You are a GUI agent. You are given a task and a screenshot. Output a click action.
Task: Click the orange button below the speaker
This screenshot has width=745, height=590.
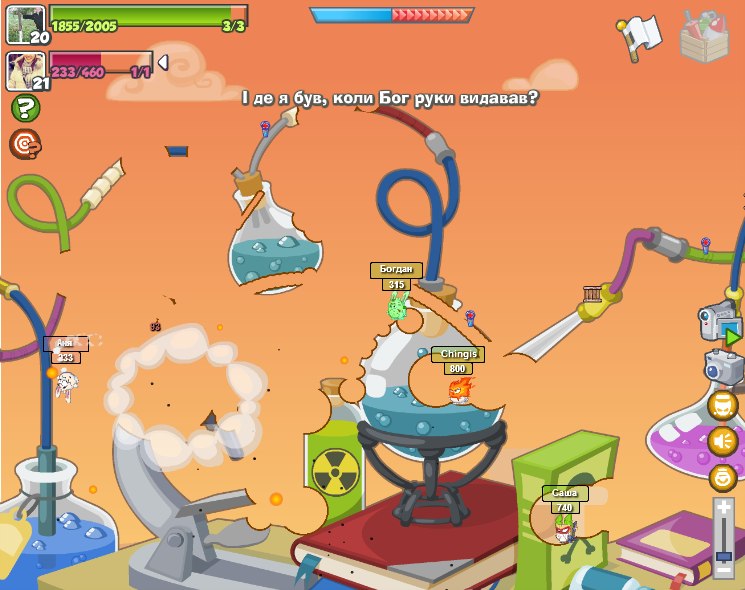click(723, 477)
